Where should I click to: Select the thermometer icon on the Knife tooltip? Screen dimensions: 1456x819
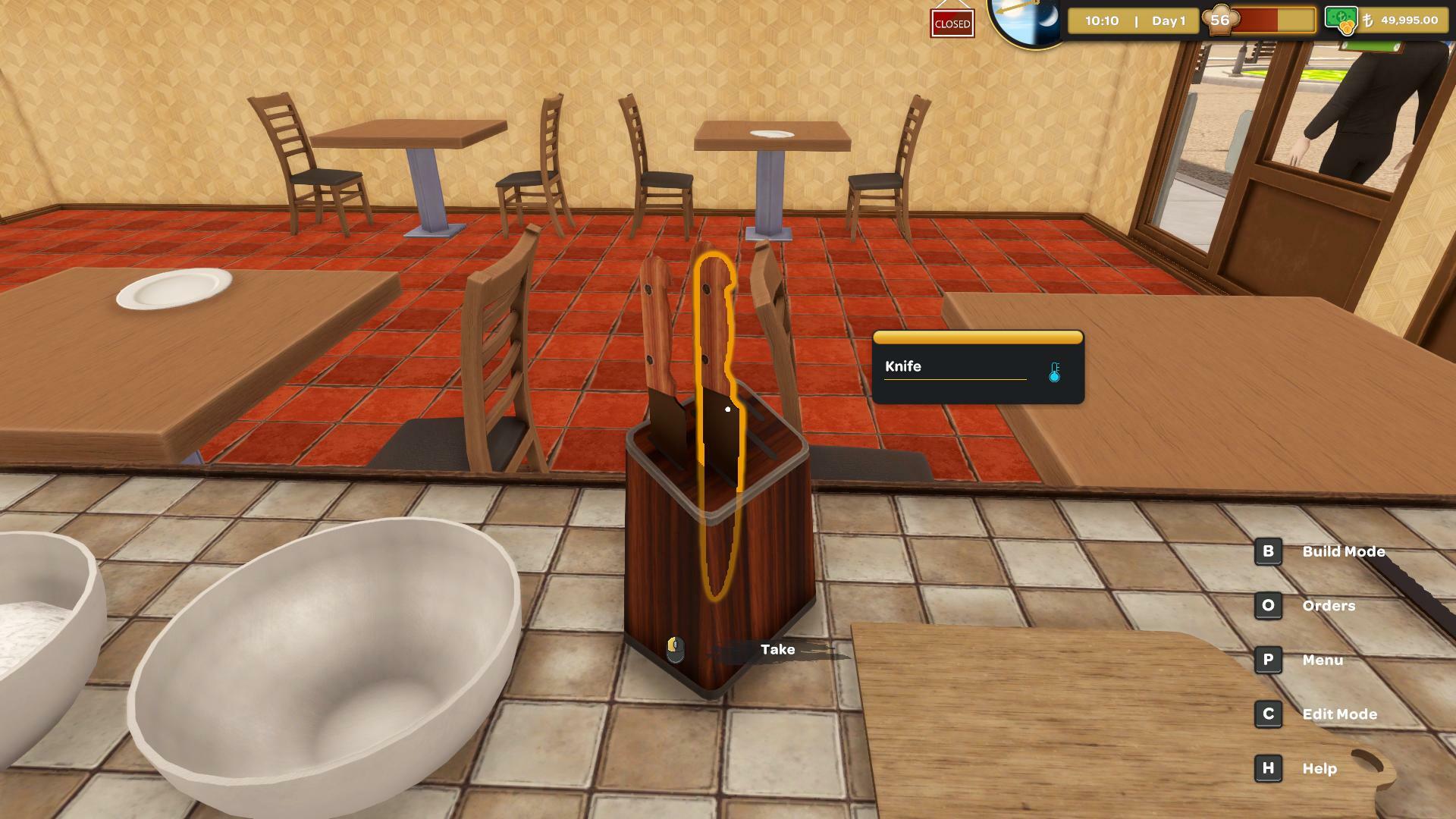(x=1053, y=372)
